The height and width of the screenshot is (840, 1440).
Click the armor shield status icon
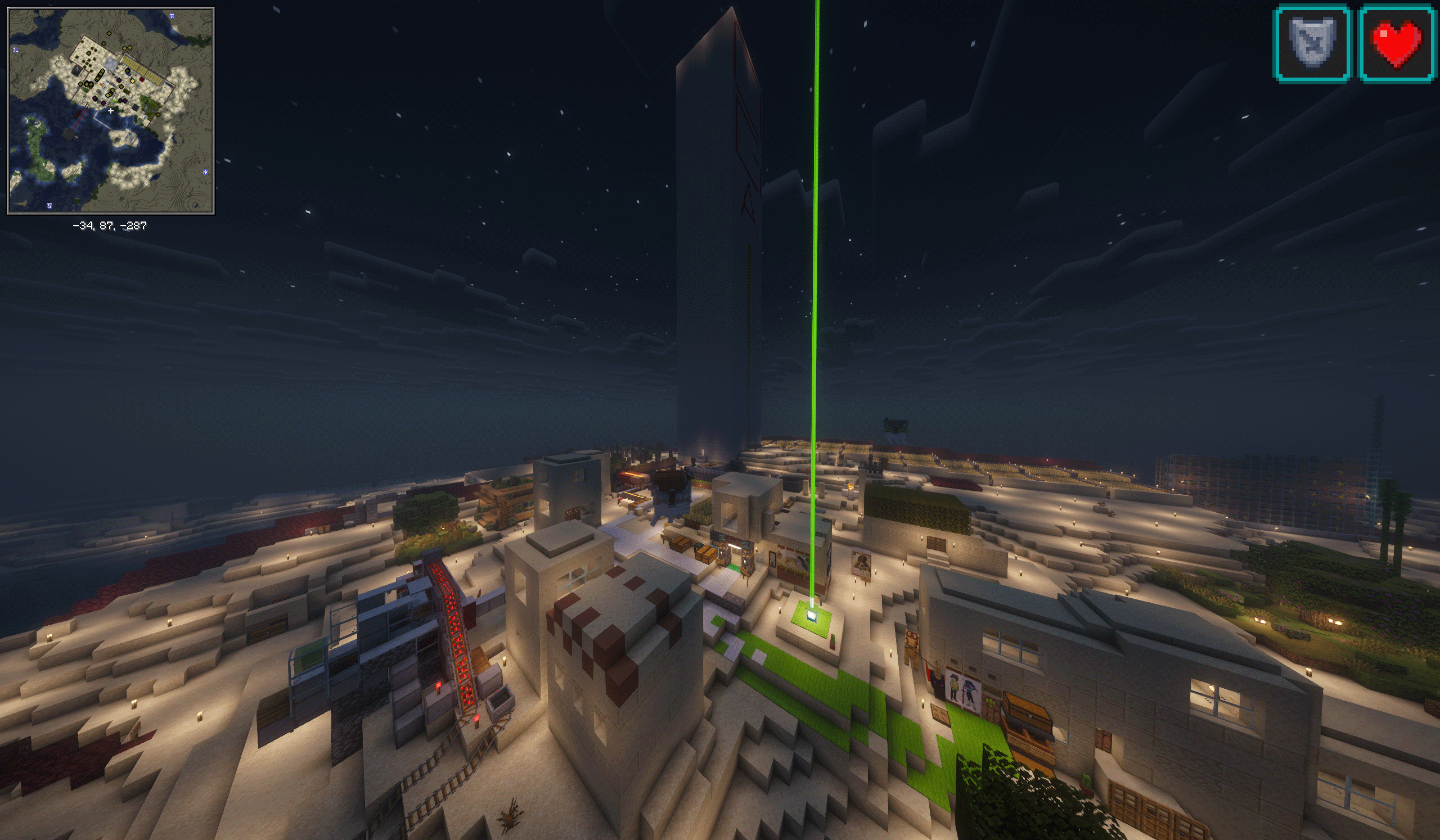(x=1312, y=42)
